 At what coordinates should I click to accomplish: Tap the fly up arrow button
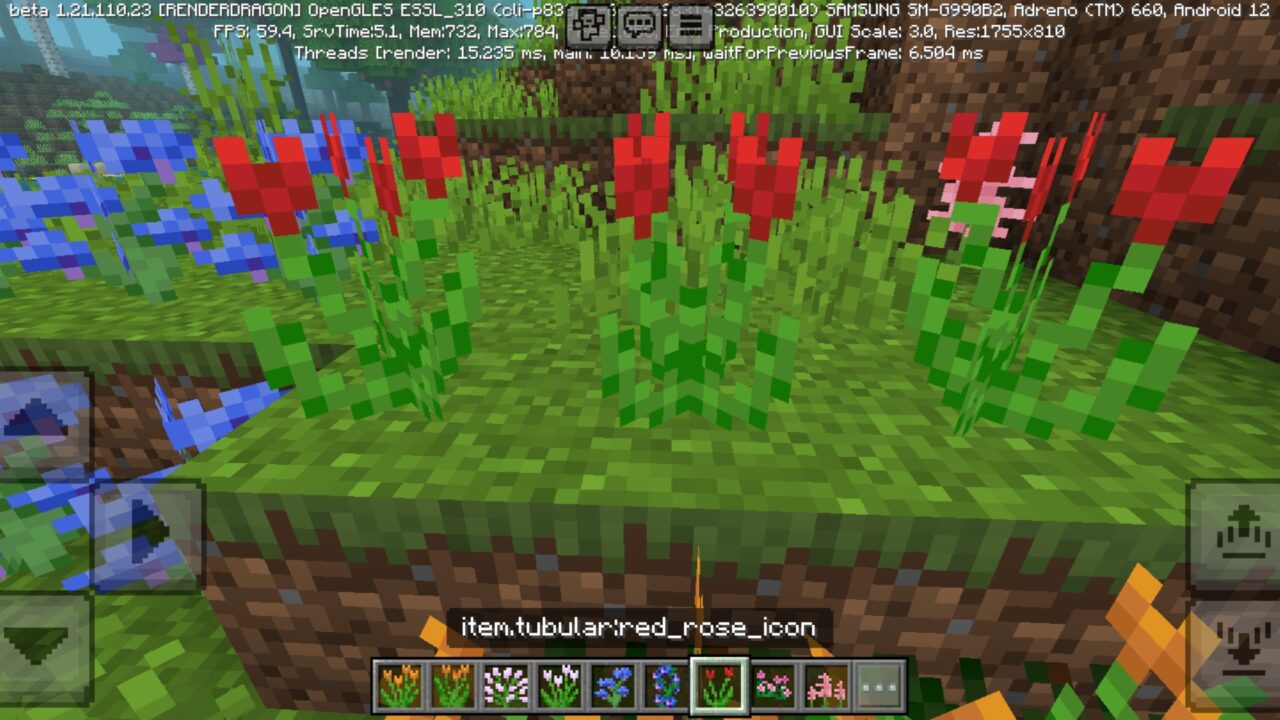click(1237, 530)
